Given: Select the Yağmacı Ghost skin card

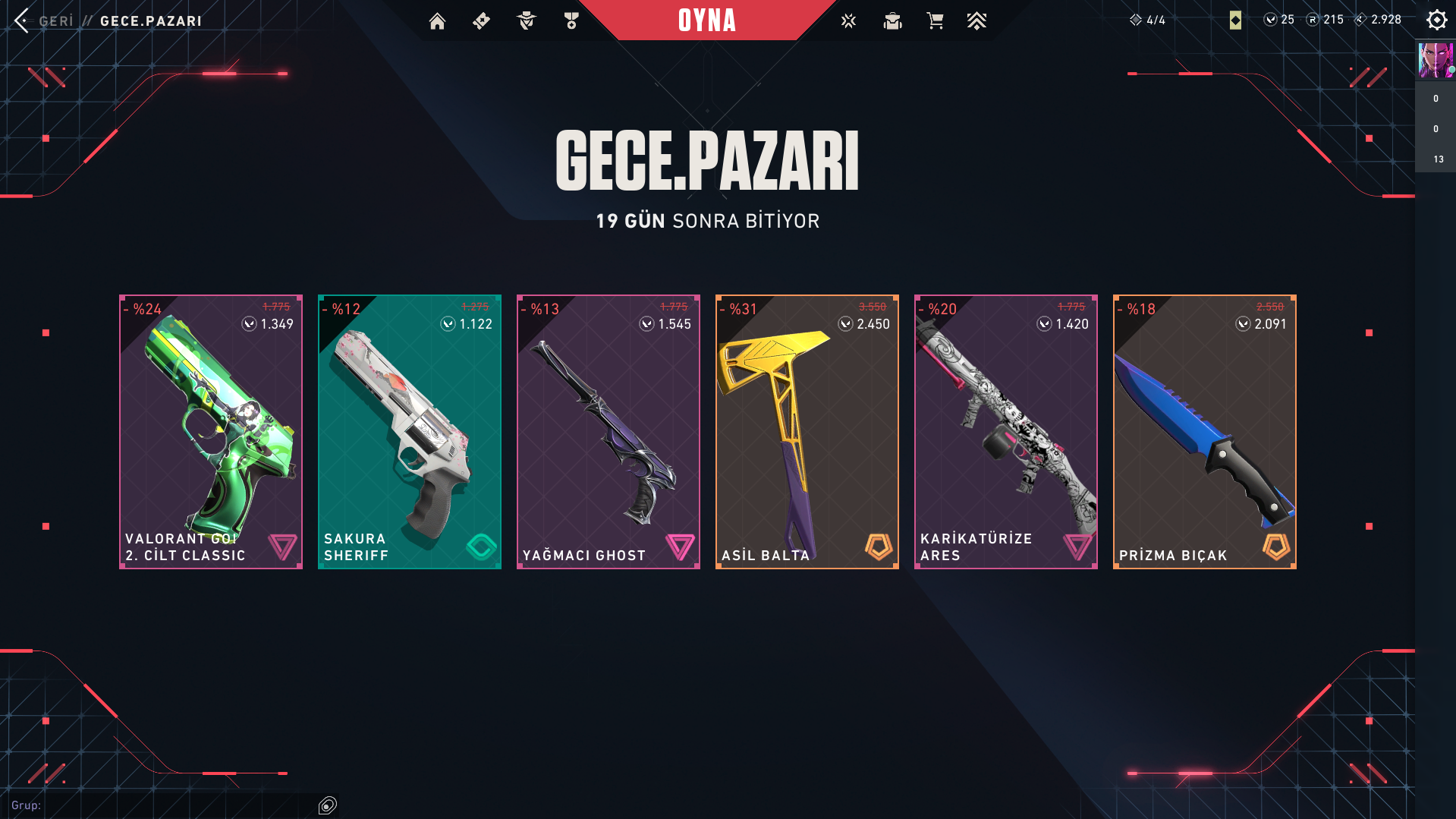Looking at the screenshot, I should click(609, 431).
